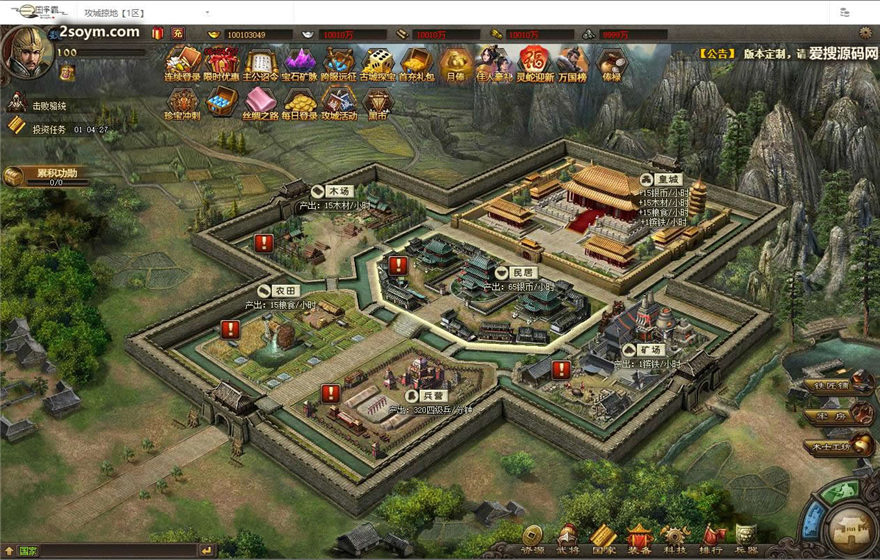
Task: Open the 铁匠铺 blacksmith button
Action: (x=838, y=386)
